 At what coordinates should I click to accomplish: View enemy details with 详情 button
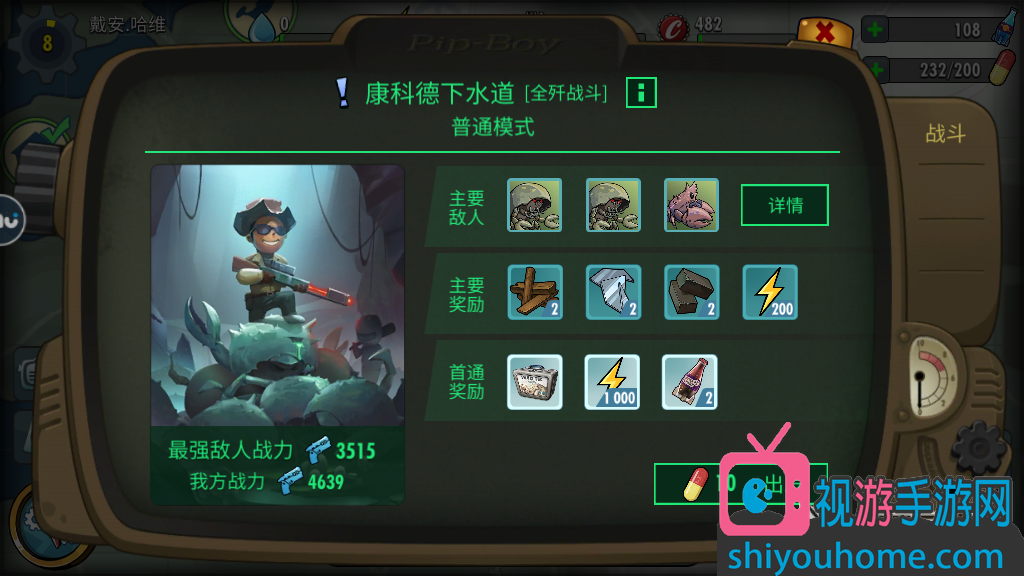(784, 205)
